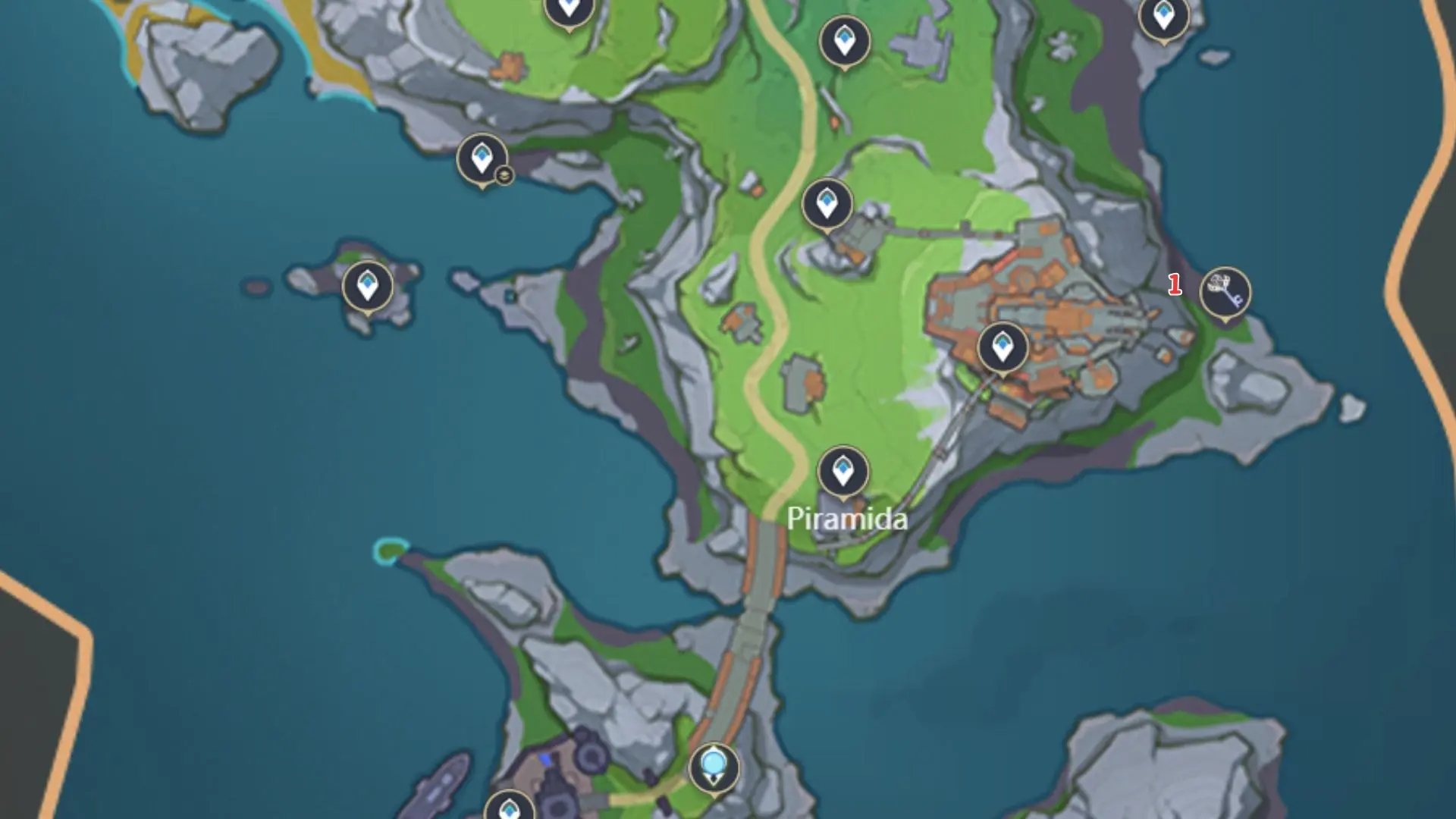Expand the small cluster badge on the coastal waypoint
Image resolution: width=1456 pixels, height=819 pixels.
504,175
